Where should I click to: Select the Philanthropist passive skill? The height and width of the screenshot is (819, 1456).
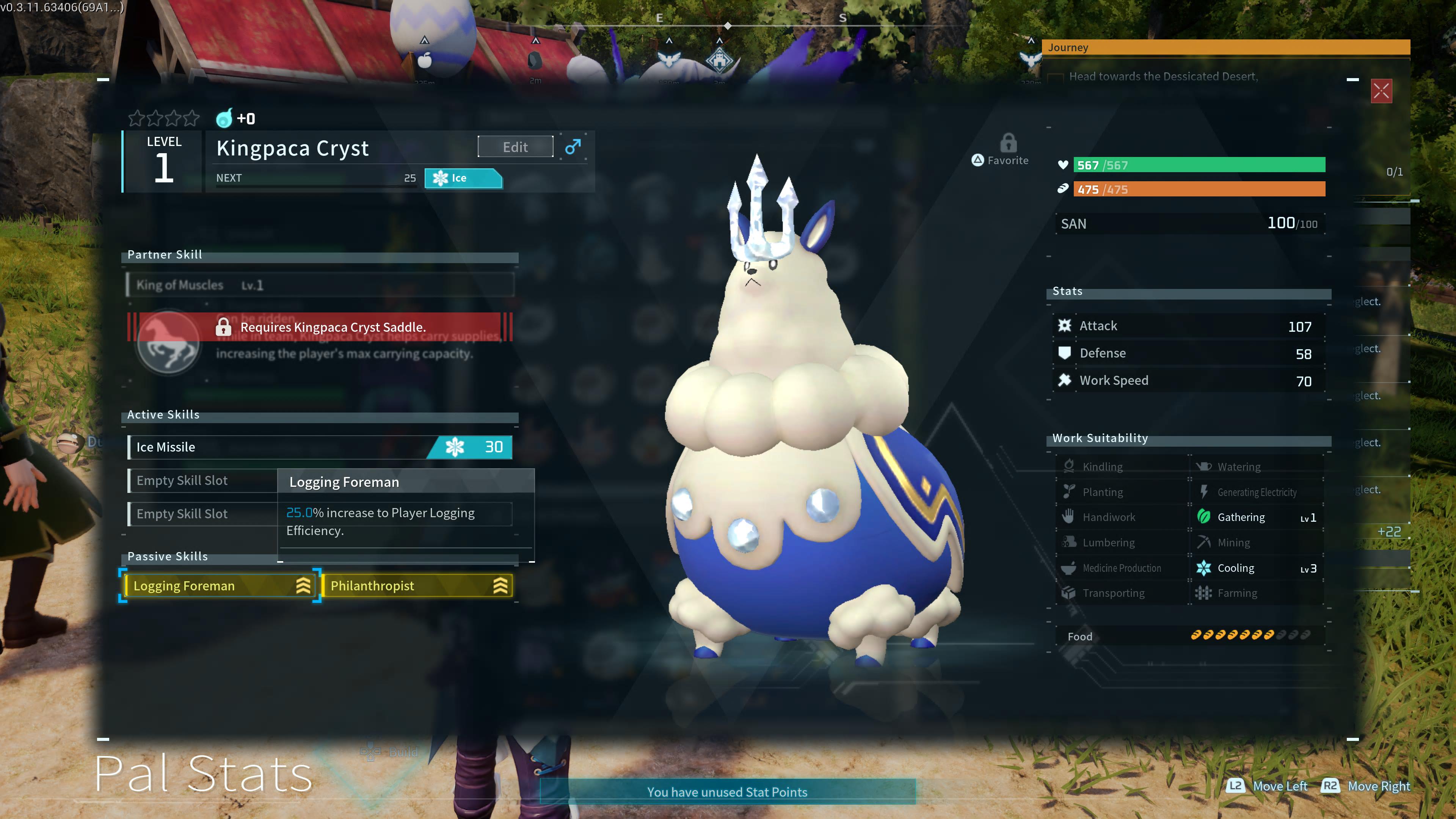[417, 585]
